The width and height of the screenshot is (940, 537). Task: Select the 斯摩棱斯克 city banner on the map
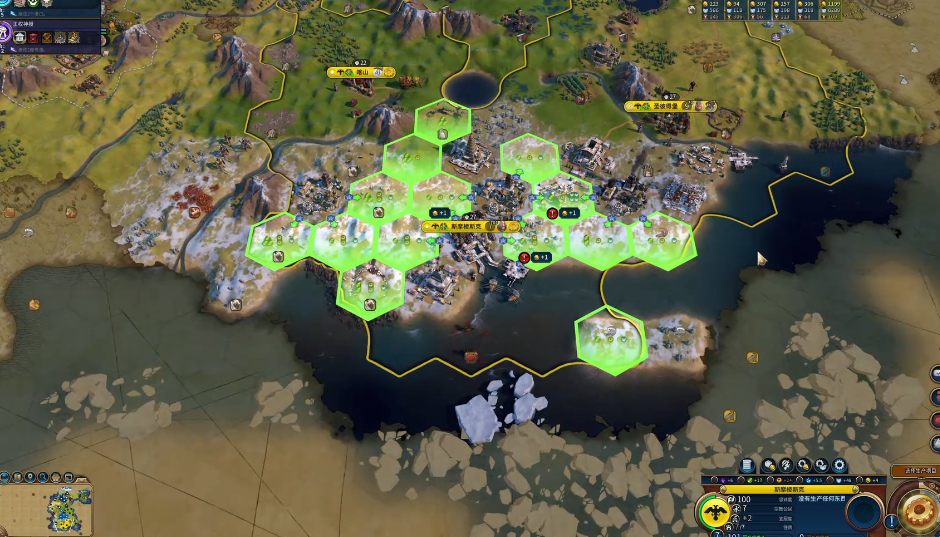[465, 226]
